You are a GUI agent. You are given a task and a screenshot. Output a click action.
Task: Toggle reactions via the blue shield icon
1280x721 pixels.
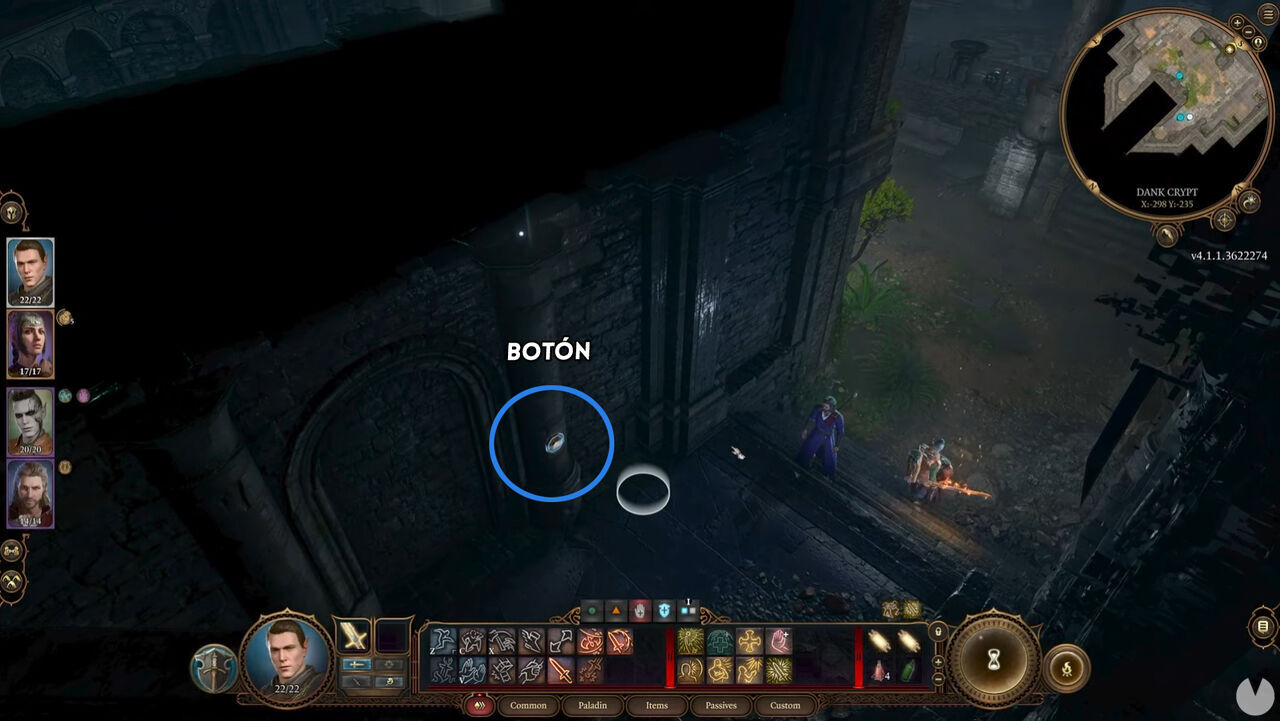pyautogui.click(x=661, y=611)
